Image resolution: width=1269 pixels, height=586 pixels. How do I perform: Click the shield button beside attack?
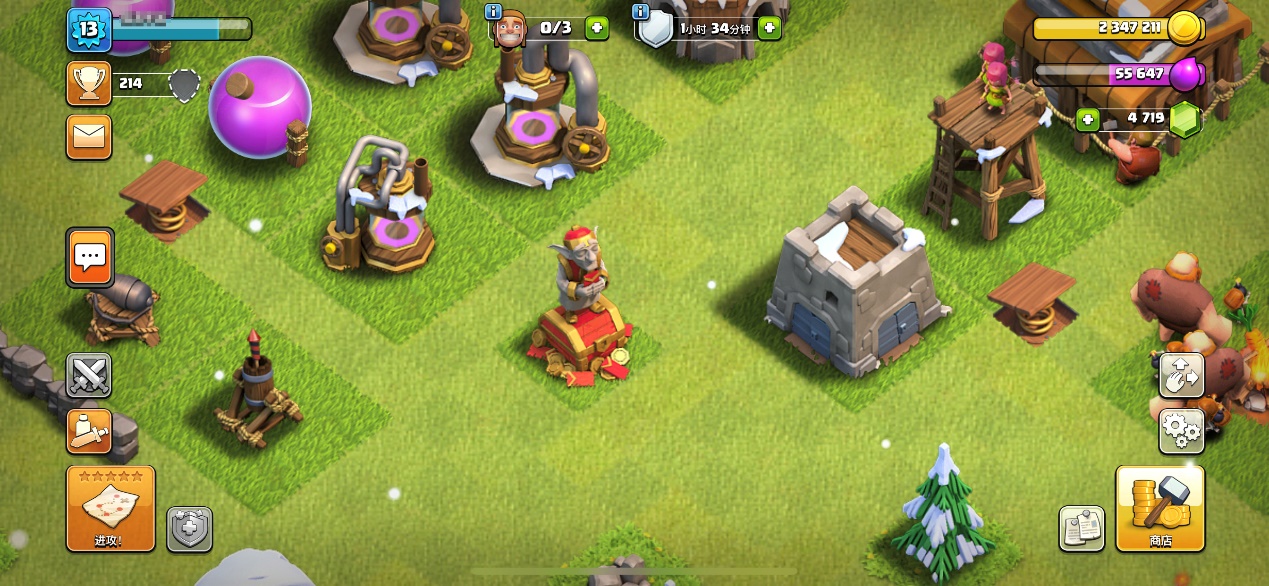click(189, 528)
